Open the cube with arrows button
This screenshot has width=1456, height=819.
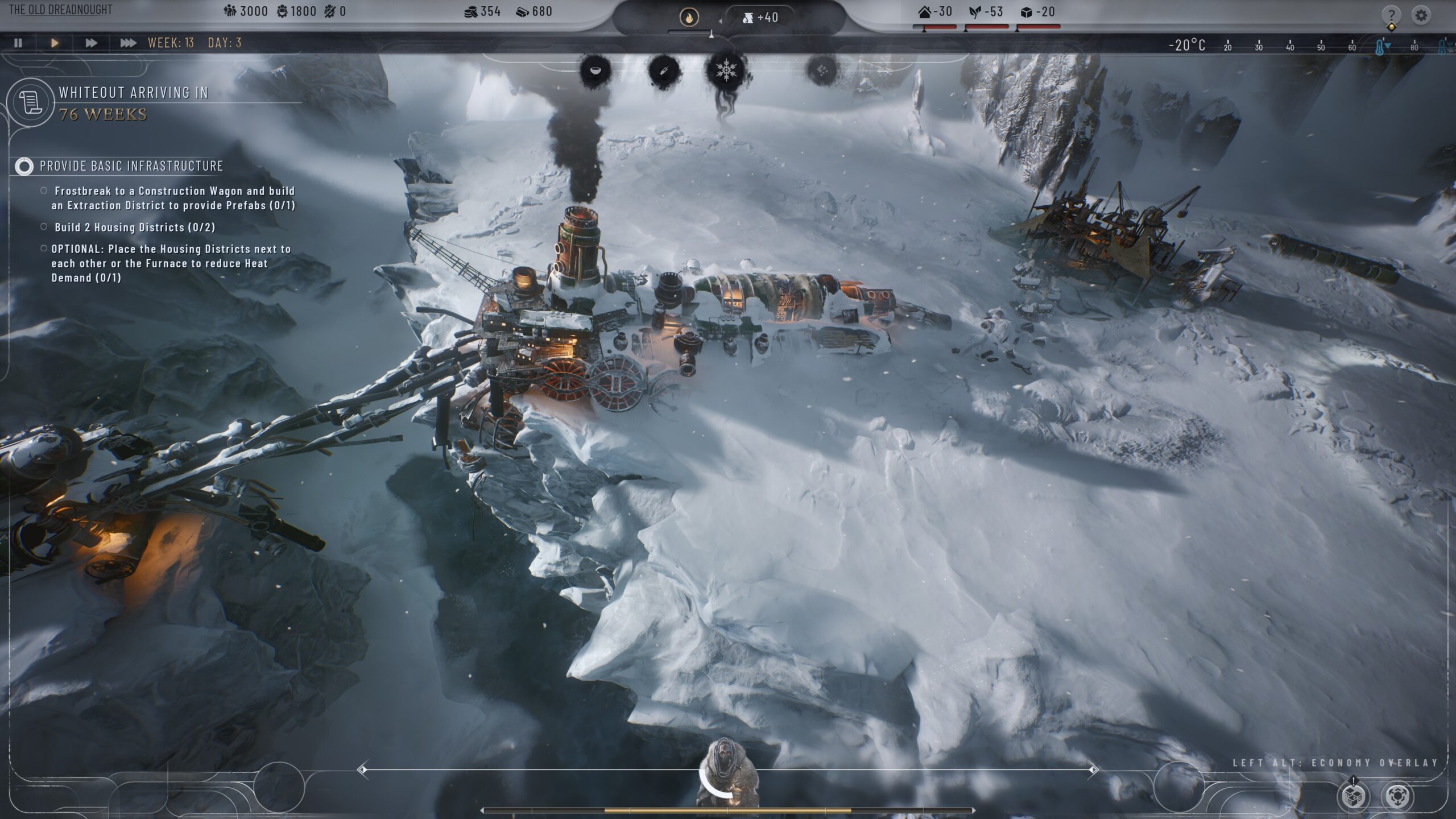click(1397, 796)
